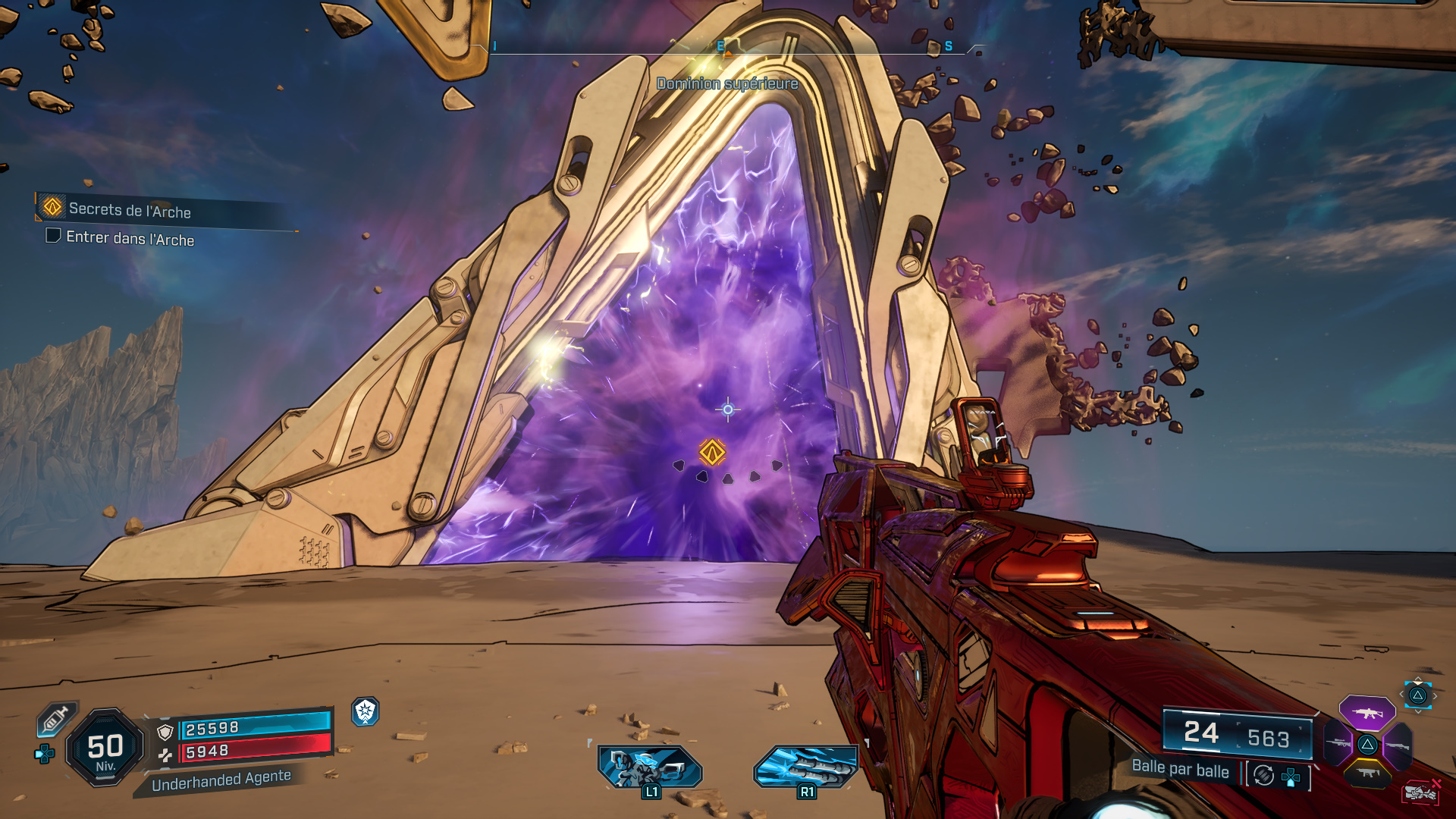1456x819 pixels.
Task: Toggle the 'Balle par balle' fire mode
Action: click(1181, 772)
